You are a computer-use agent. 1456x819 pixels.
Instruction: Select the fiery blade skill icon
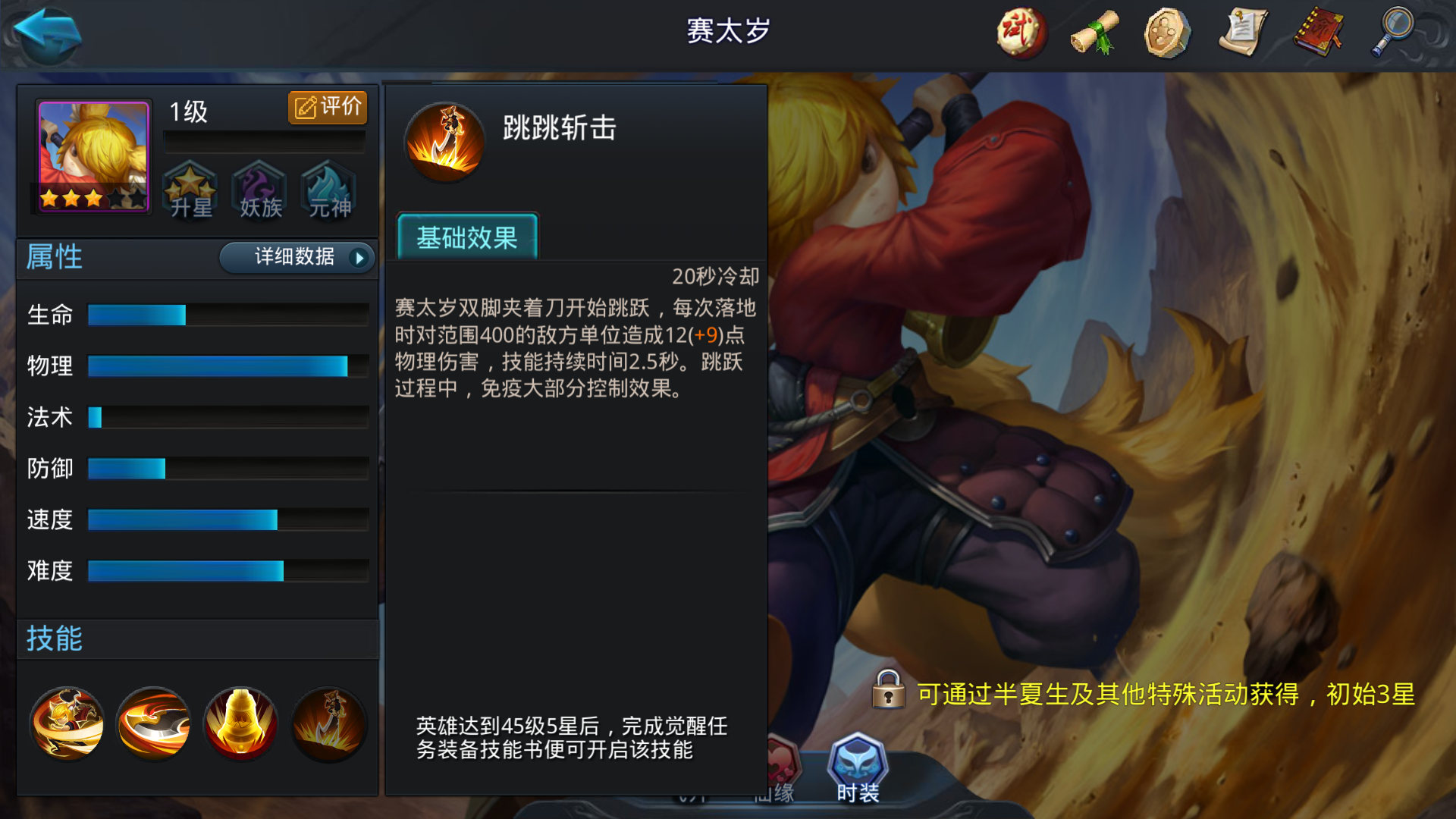(154, 724)
